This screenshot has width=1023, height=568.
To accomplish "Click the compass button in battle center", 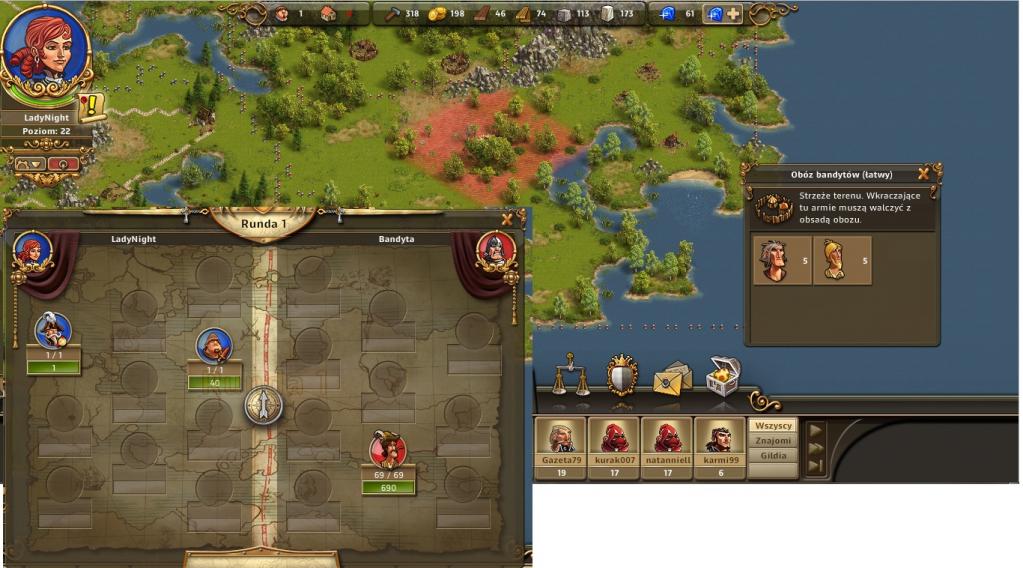I will (264, 405).
